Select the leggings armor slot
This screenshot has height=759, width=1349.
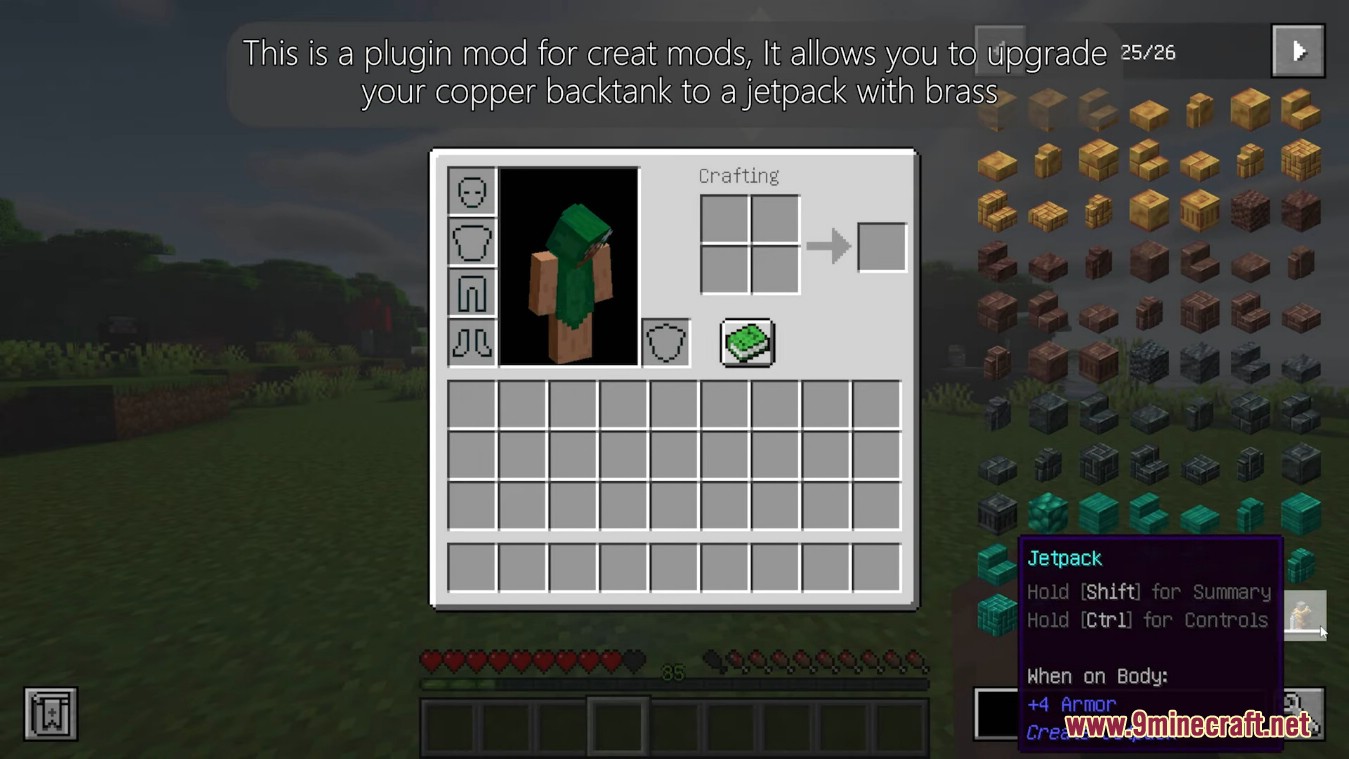point(471,292)
